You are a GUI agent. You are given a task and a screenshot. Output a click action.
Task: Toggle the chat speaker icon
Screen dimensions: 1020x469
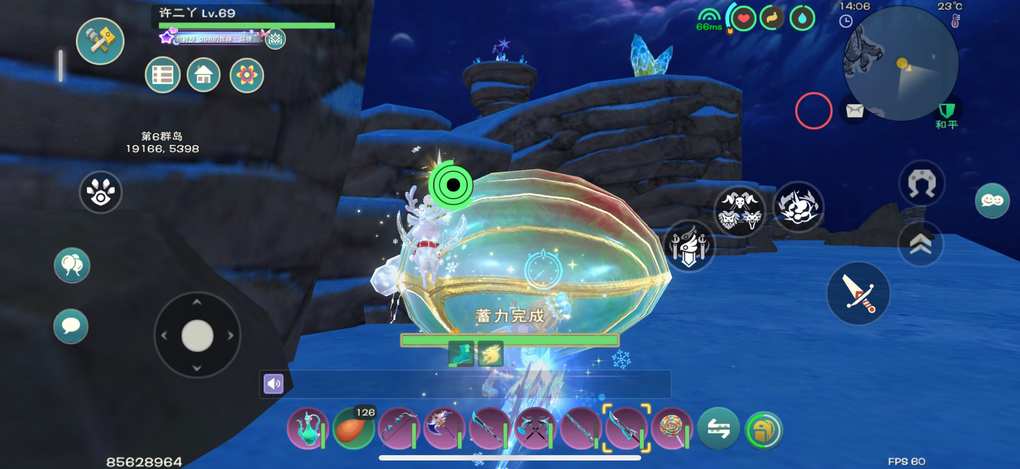point(273,384)
